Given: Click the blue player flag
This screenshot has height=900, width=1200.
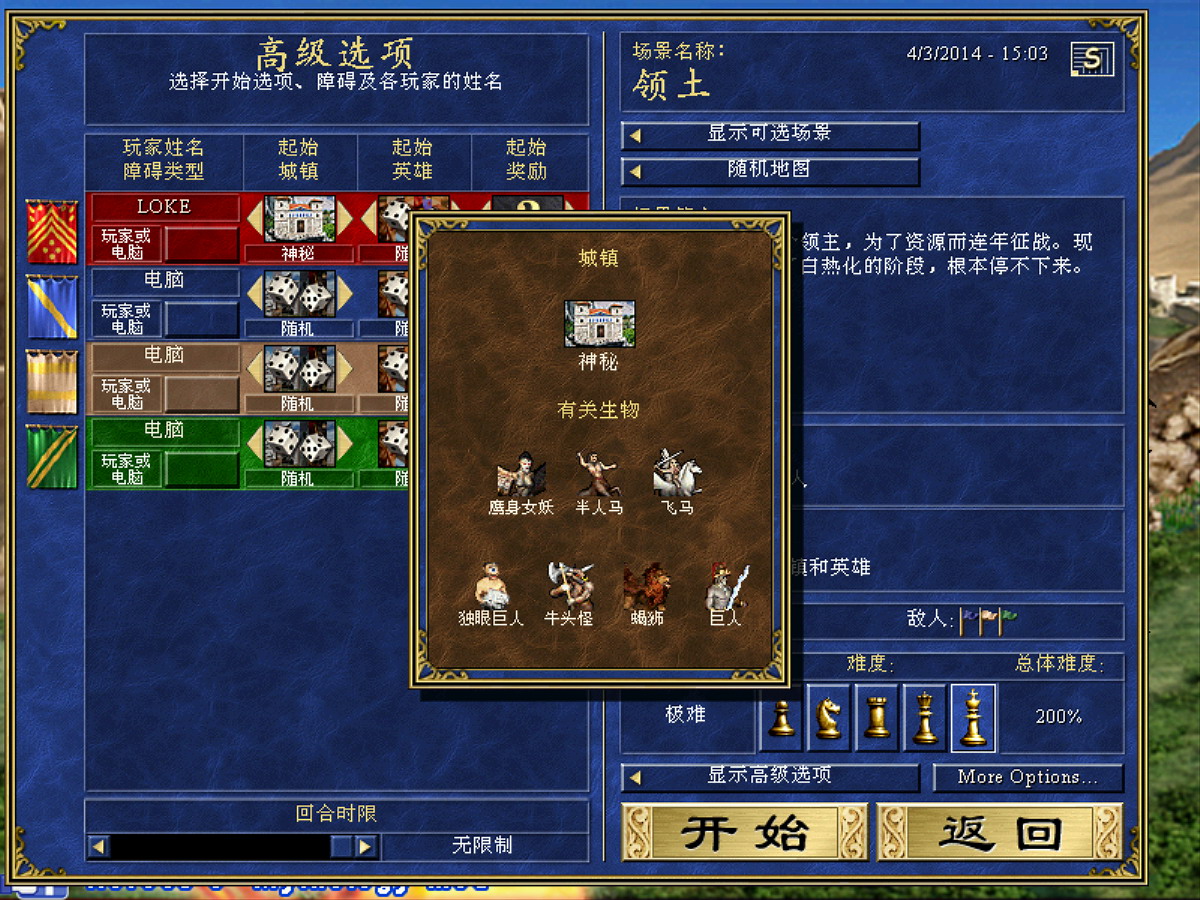Looking at the screenshot, I should [x=51, y=306].
